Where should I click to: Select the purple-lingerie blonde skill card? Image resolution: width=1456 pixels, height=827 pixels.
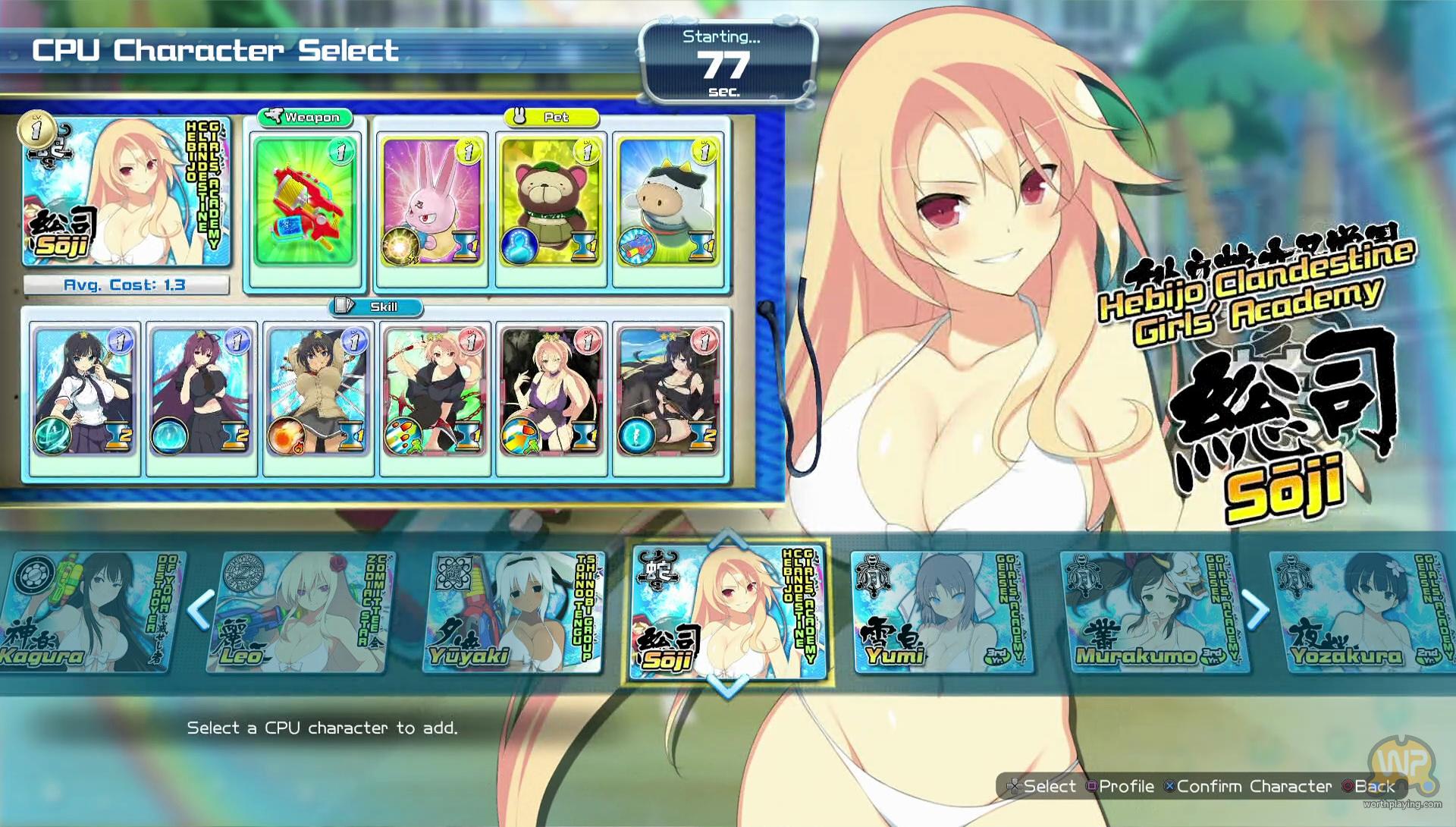(x=551, y=391)
